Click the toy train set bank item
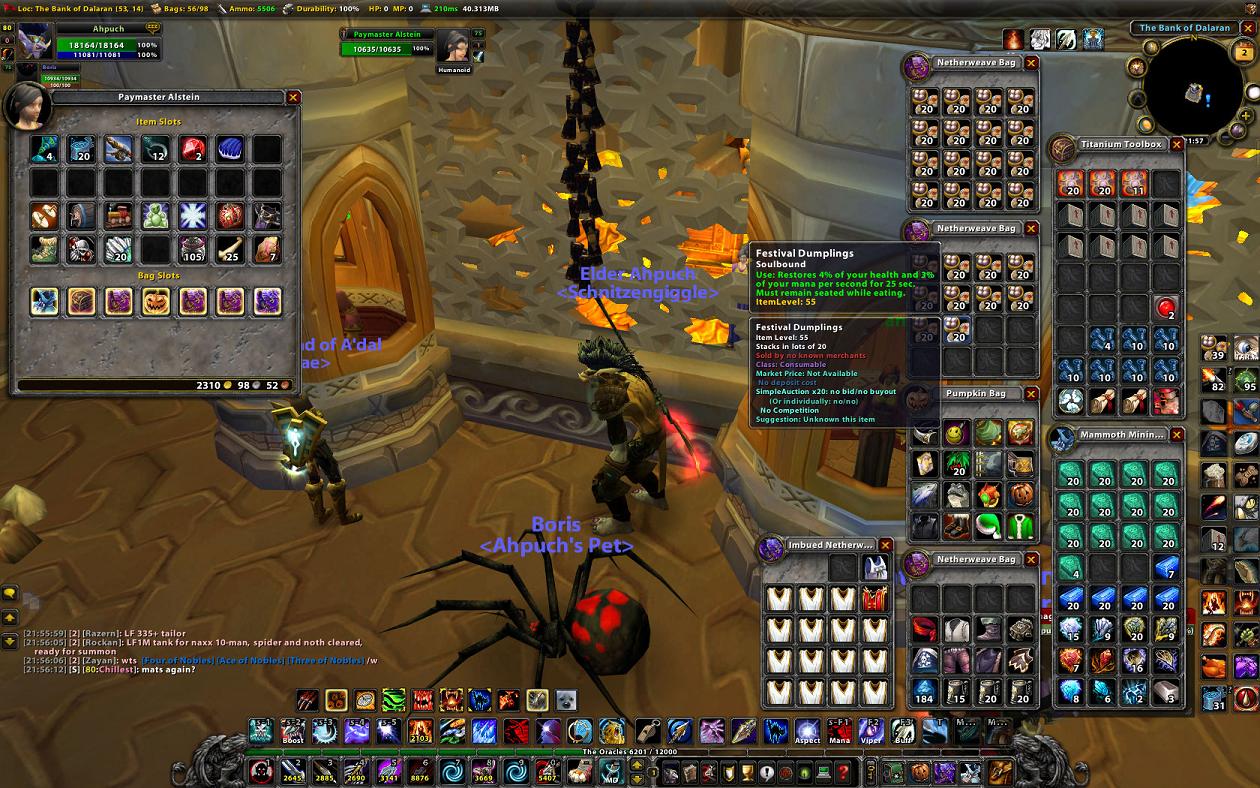The height and width of the screenshot is (788, 1260). coord(118,216)
